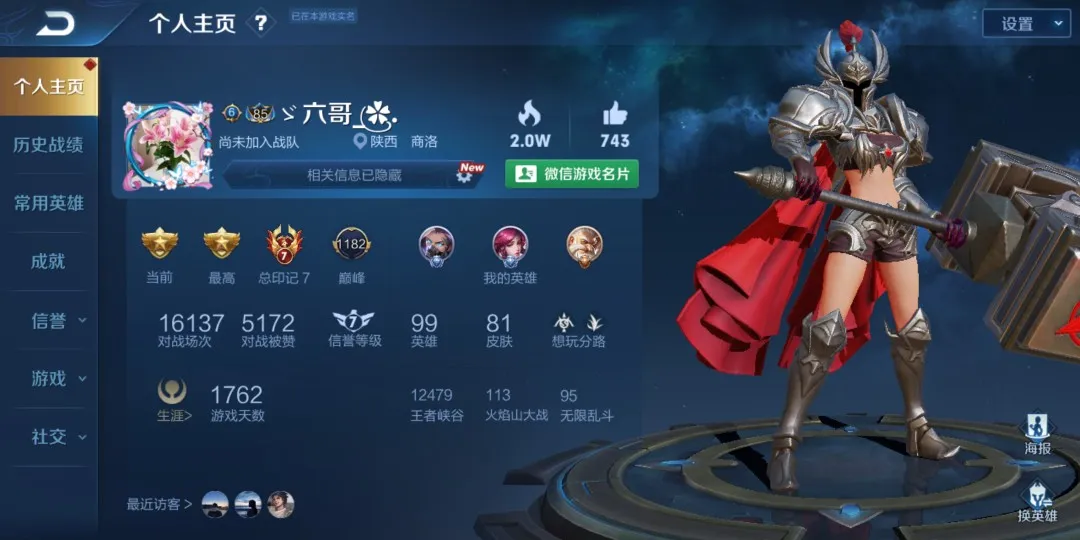Click the 换英雄 change hero button
Viewport: 1080px width, 540px height.
tap(1037, 500)
